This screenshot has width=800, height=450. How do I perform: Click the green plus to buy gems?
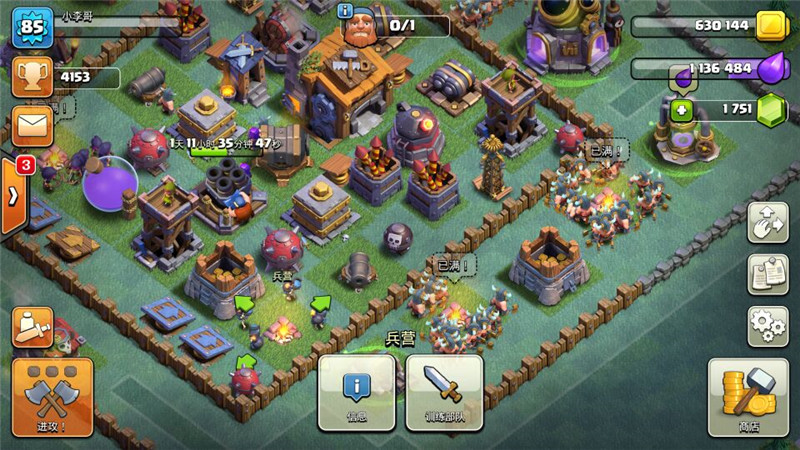point(682,109)
